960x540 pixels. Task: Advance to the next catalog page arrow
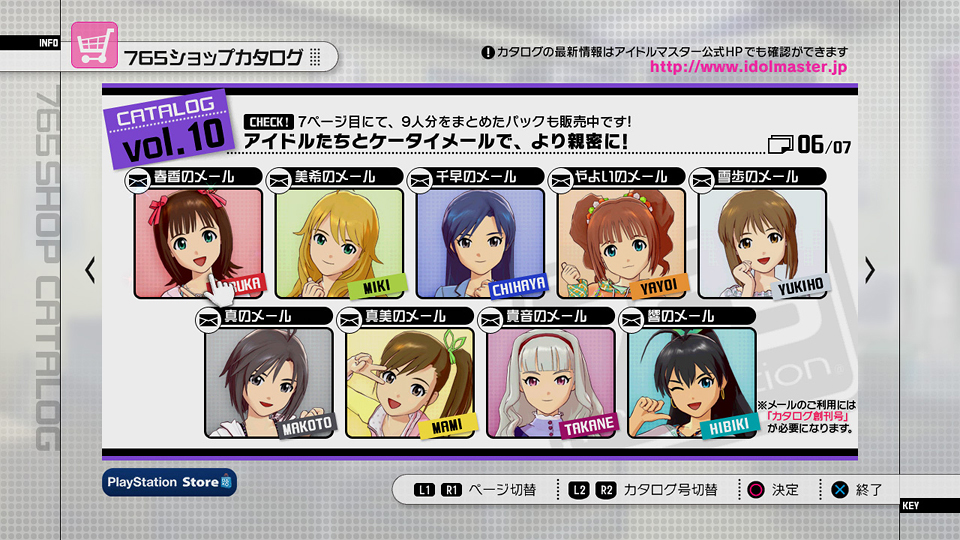click(x=870, y=269)
